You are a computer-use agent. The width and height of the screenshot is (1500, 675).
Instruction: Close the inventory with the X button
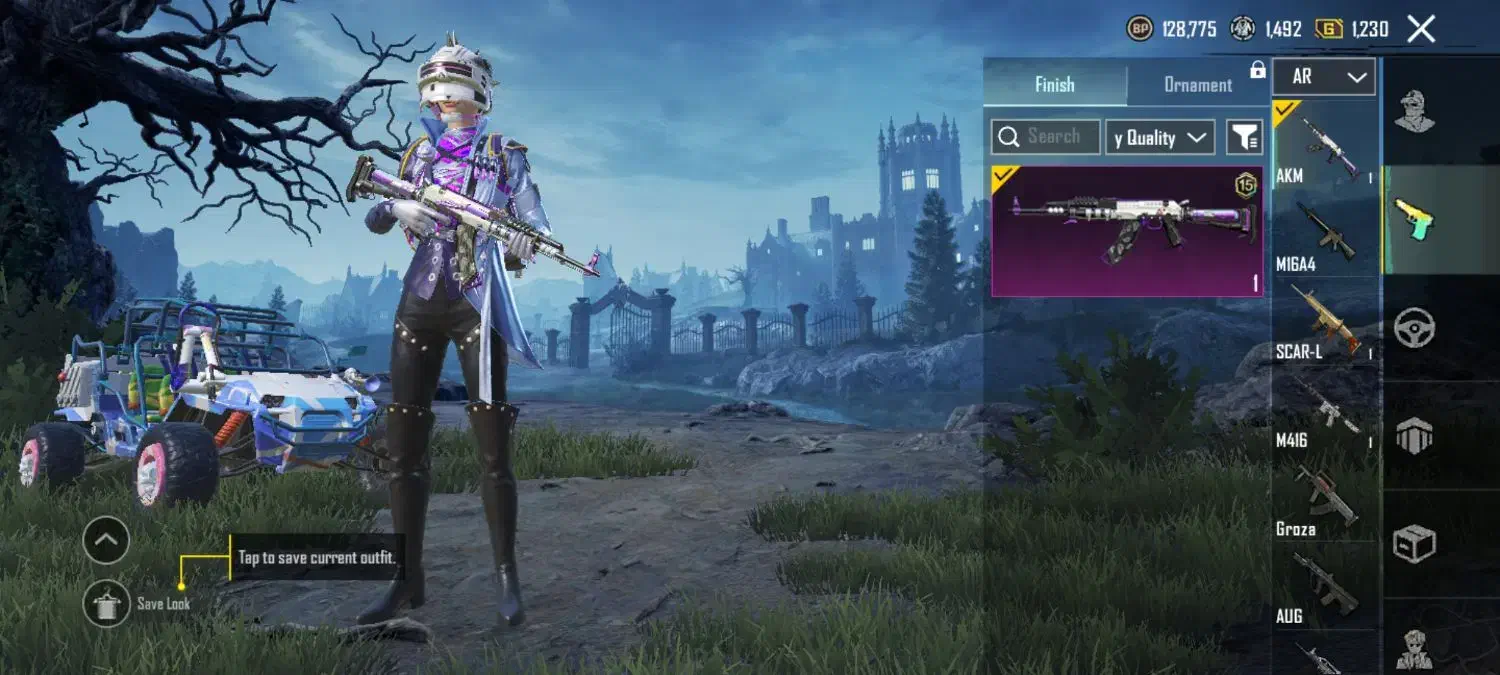[x=1421, y=29]
